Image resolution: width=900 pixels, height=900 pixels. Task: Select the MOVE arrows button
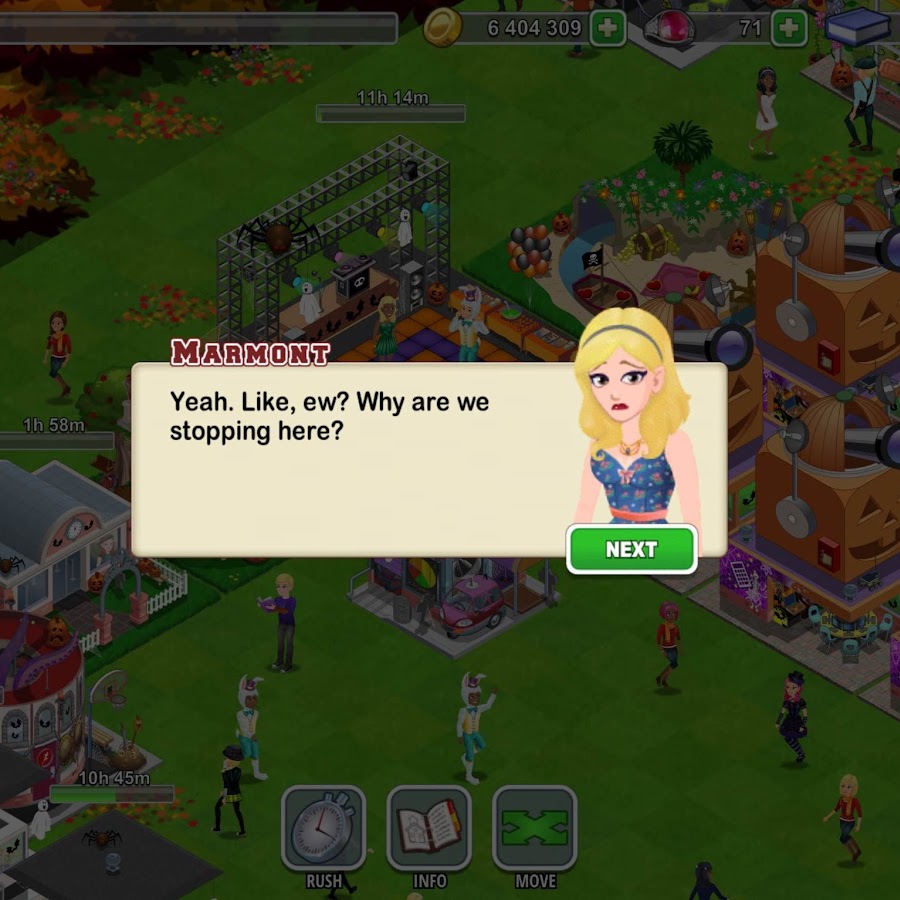(535, 829)
